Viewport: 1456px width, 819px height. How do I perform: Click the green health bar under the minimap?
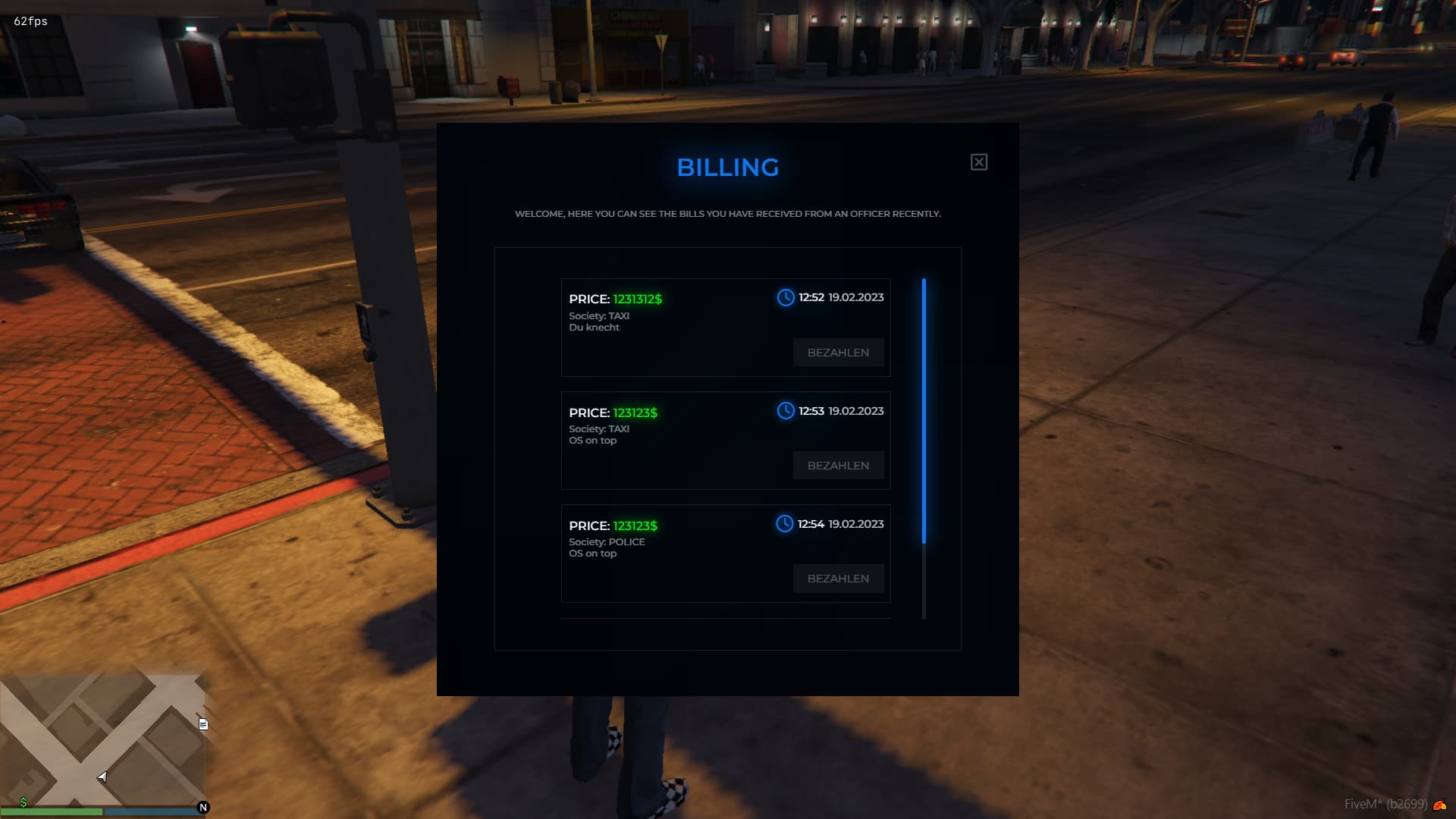(x=53, y=811)
